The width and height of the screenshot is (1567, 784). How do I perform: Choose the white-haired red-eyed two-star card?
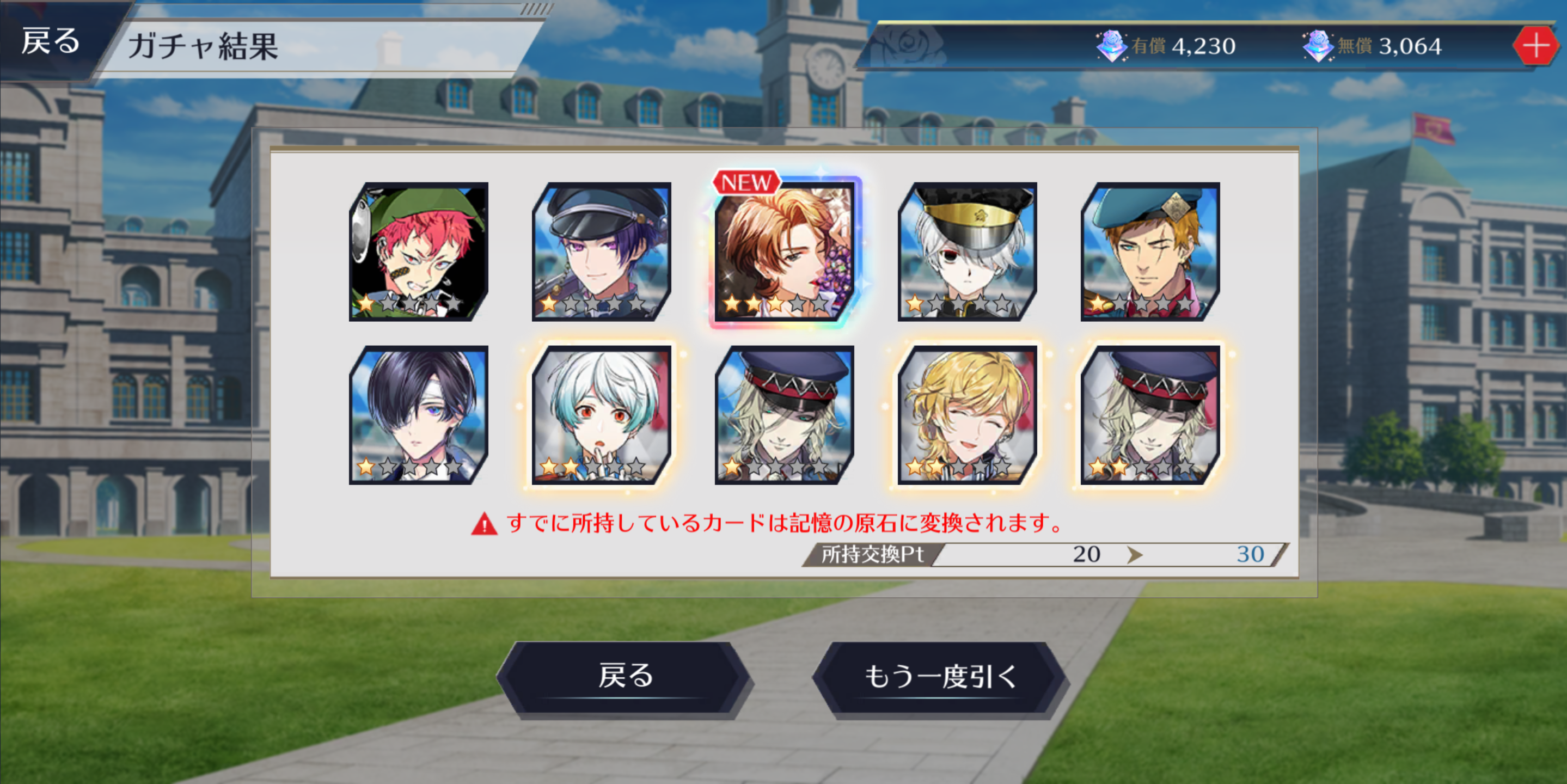pos(601,415)
